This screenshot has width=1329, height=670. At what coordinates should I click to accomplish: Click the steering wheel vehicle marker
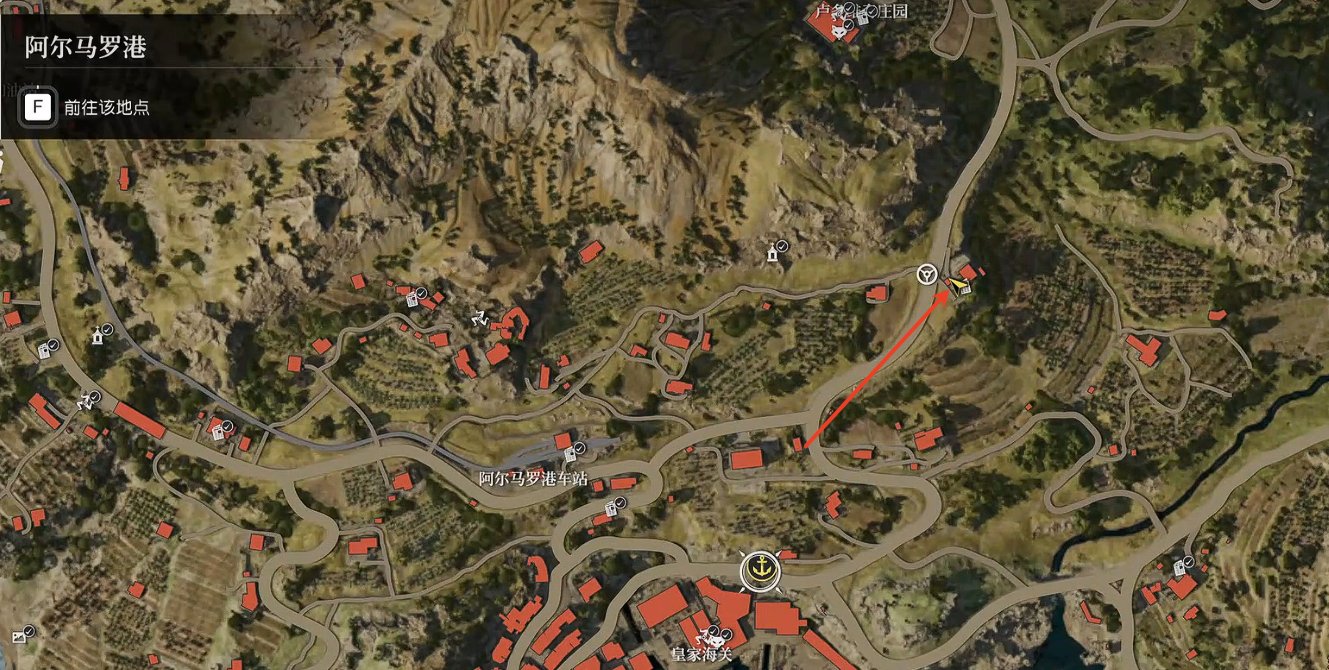click(x=927, y=273)
